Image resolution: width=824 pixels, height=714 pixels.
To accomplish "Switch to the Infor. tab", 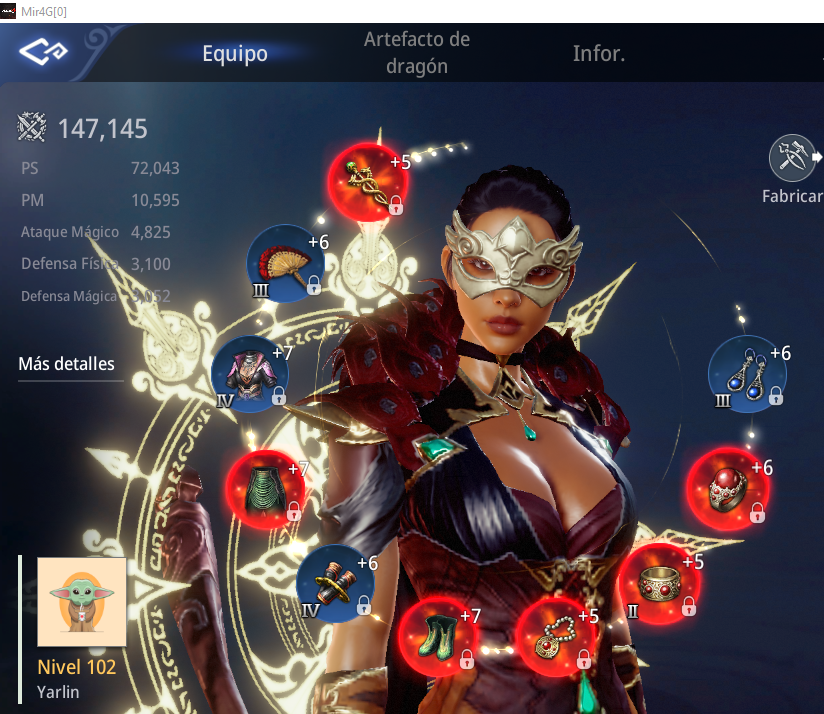I will pyautogui.click(x=599, y=53).
